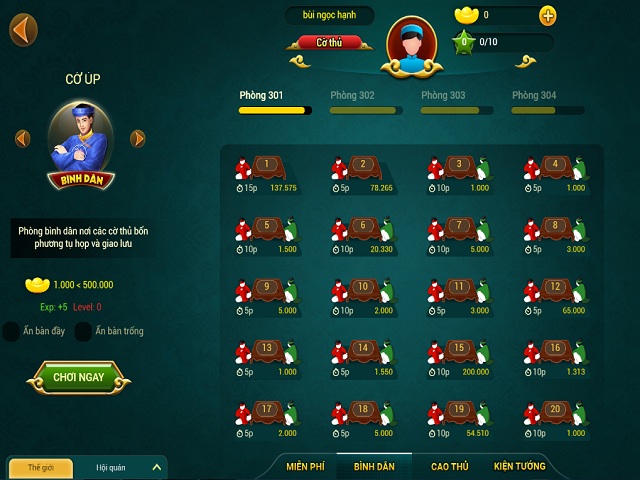Join table number 15
Screen dimensions: 640x480
(460, 350)
